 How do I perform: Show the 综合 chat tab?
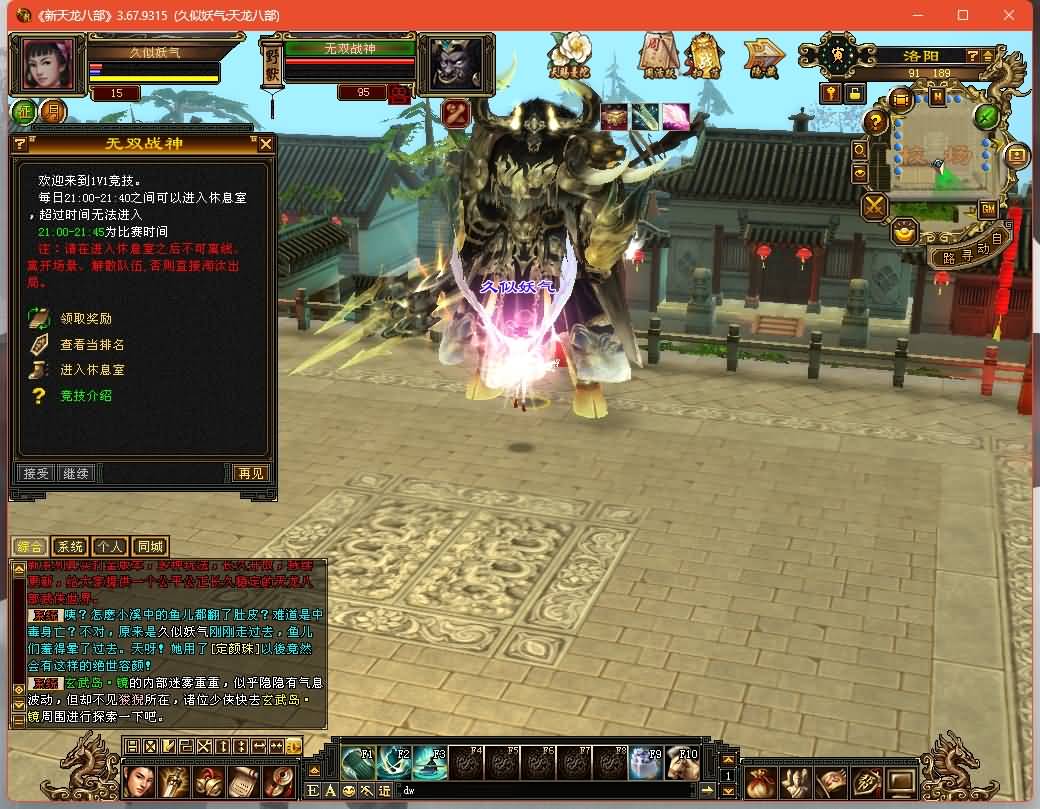(x=30, y=547)
